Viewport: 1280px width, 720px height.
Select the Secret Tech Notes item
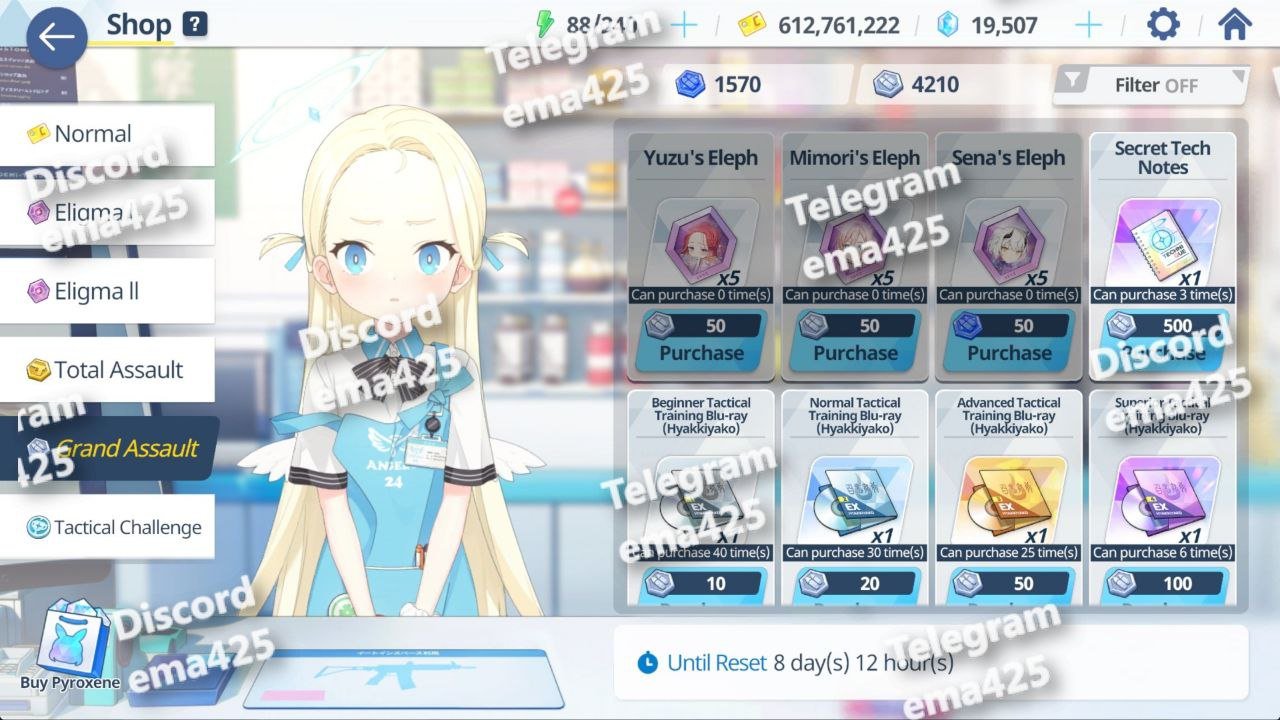pos(1162,240)
